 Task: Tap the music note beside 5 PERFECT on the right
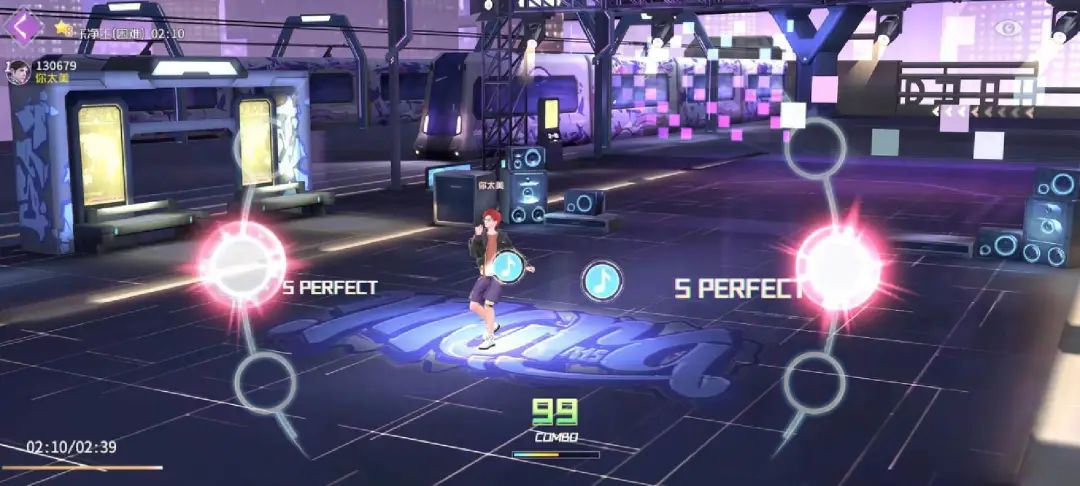[x=602, y=281]
